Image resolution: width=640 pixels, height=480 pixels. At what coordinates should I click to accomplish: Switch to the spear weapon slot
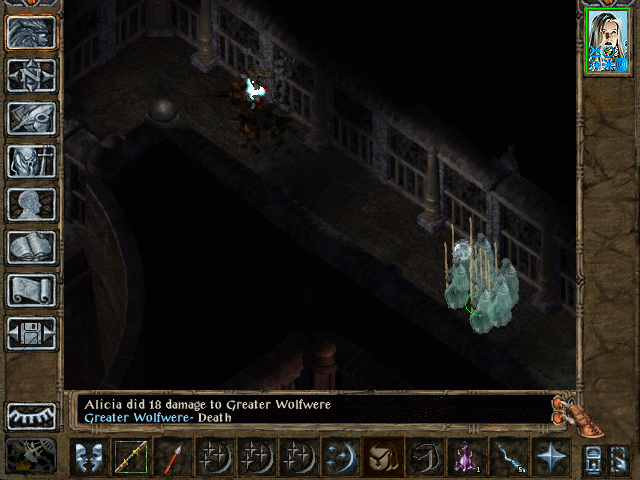[x=171, y=457]
